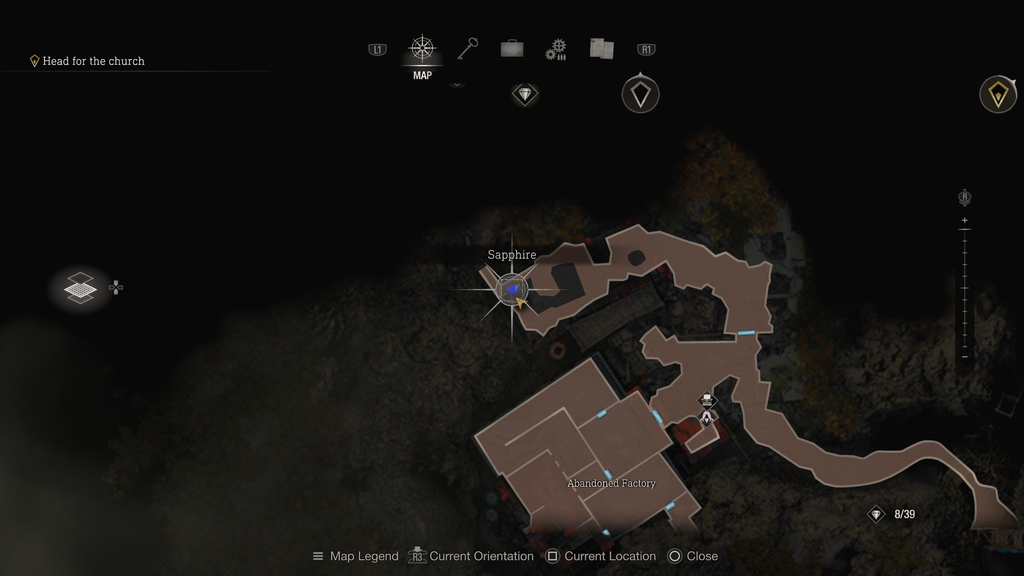Click the diamond treasure filter icon
1024x576 pixels.
click(525, 95)
